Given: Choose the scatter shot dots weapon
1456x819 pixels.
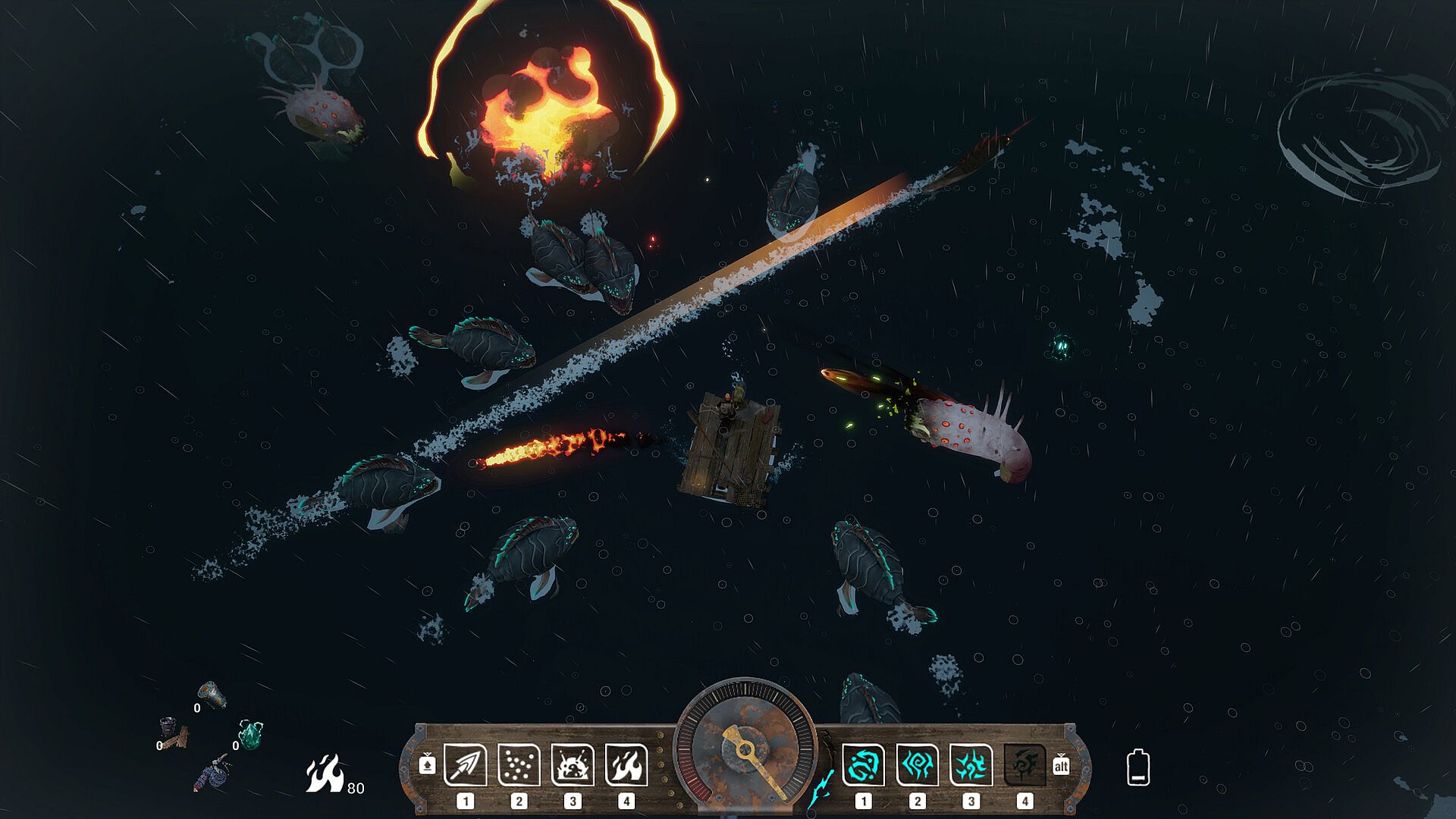Looking at the screenshot, I should (x=519, y=764).
